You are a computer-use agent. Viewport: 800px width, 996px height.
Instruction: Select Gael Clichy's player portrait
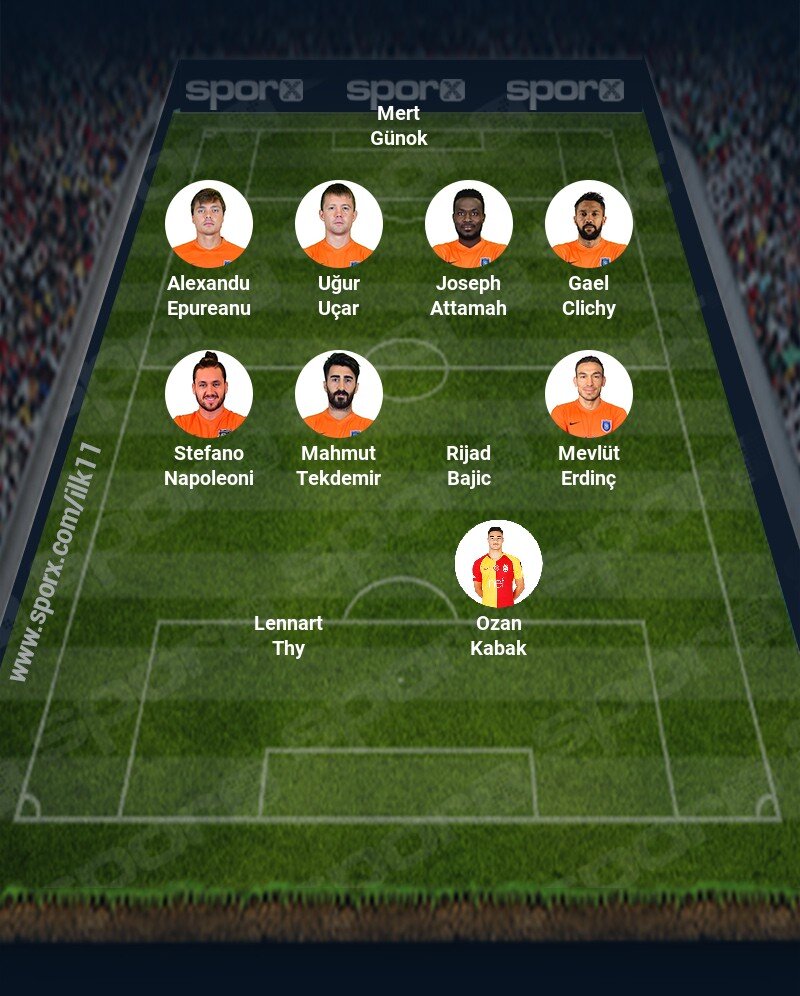[588, 224]
